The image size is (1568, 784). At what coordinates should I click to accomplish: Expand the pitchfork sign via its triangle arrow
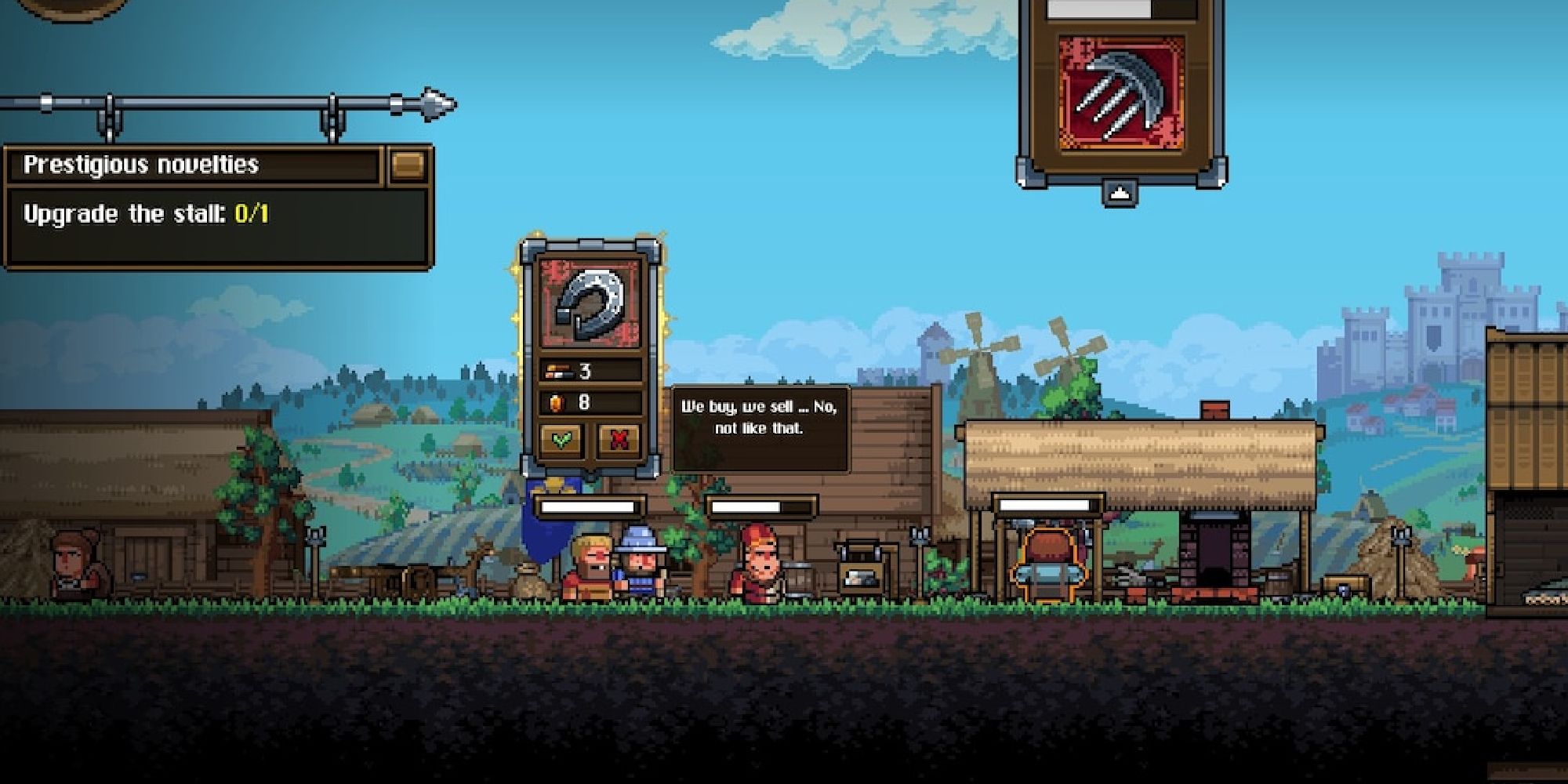coord(1120,192)
